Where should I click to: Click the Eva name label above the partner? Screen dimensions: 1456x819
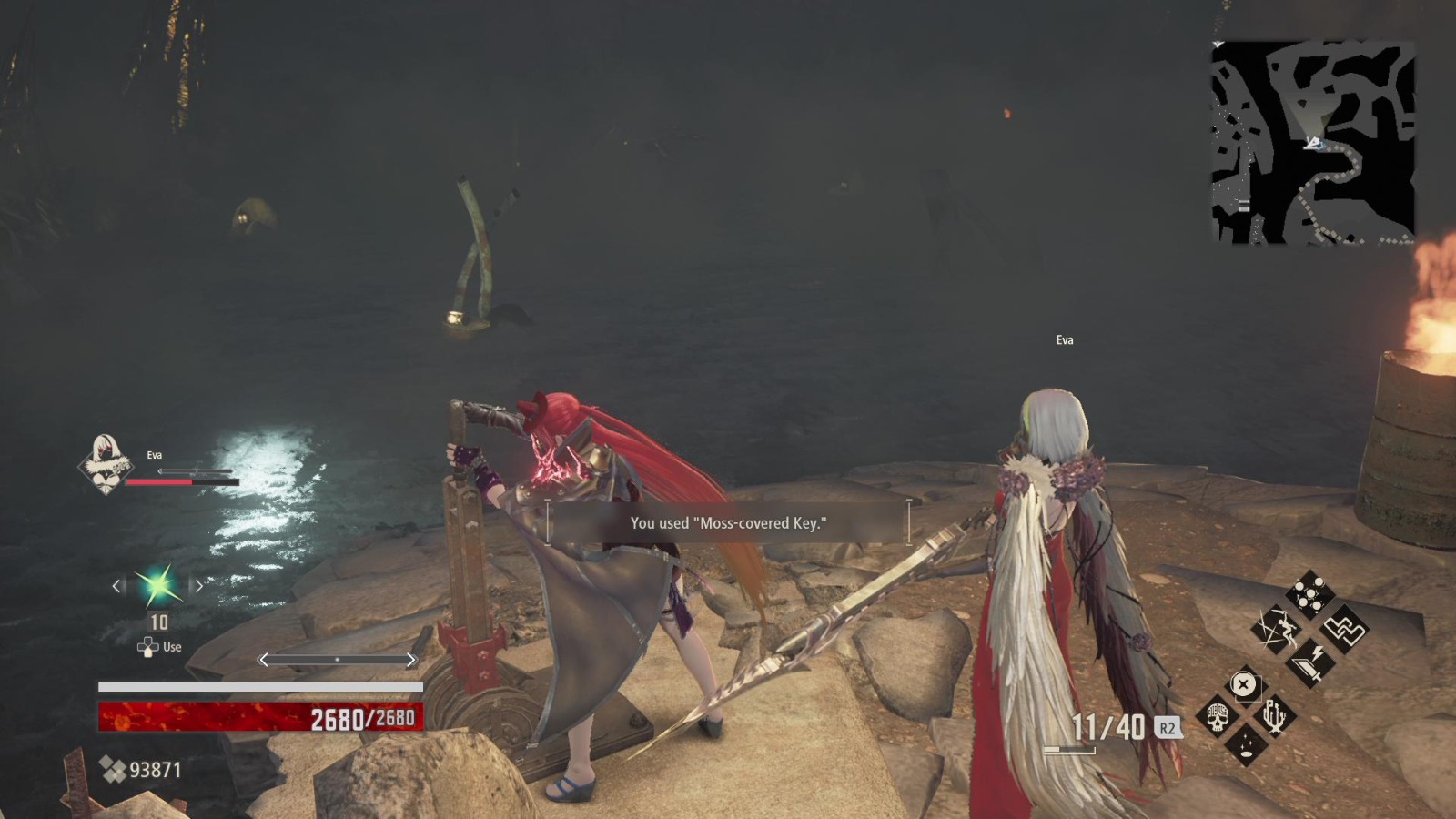(1065, 339)
